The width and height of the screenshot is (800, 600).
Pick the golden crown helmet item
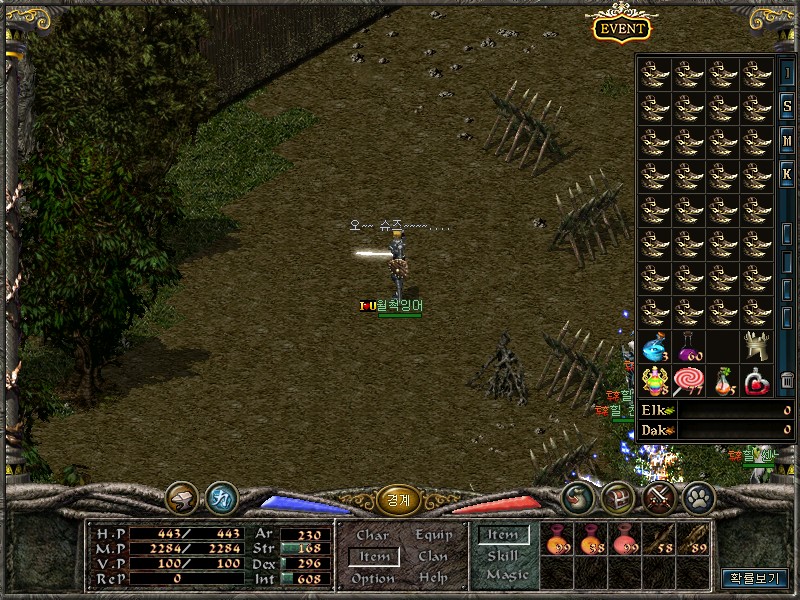coord(757,347)
